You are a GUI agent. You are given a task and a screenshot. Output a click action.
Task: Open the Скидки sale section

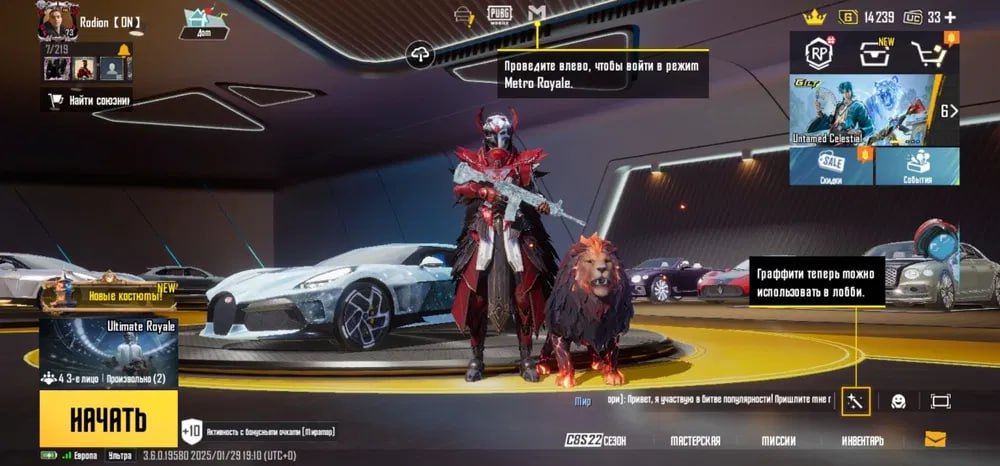tap(831, 166)
